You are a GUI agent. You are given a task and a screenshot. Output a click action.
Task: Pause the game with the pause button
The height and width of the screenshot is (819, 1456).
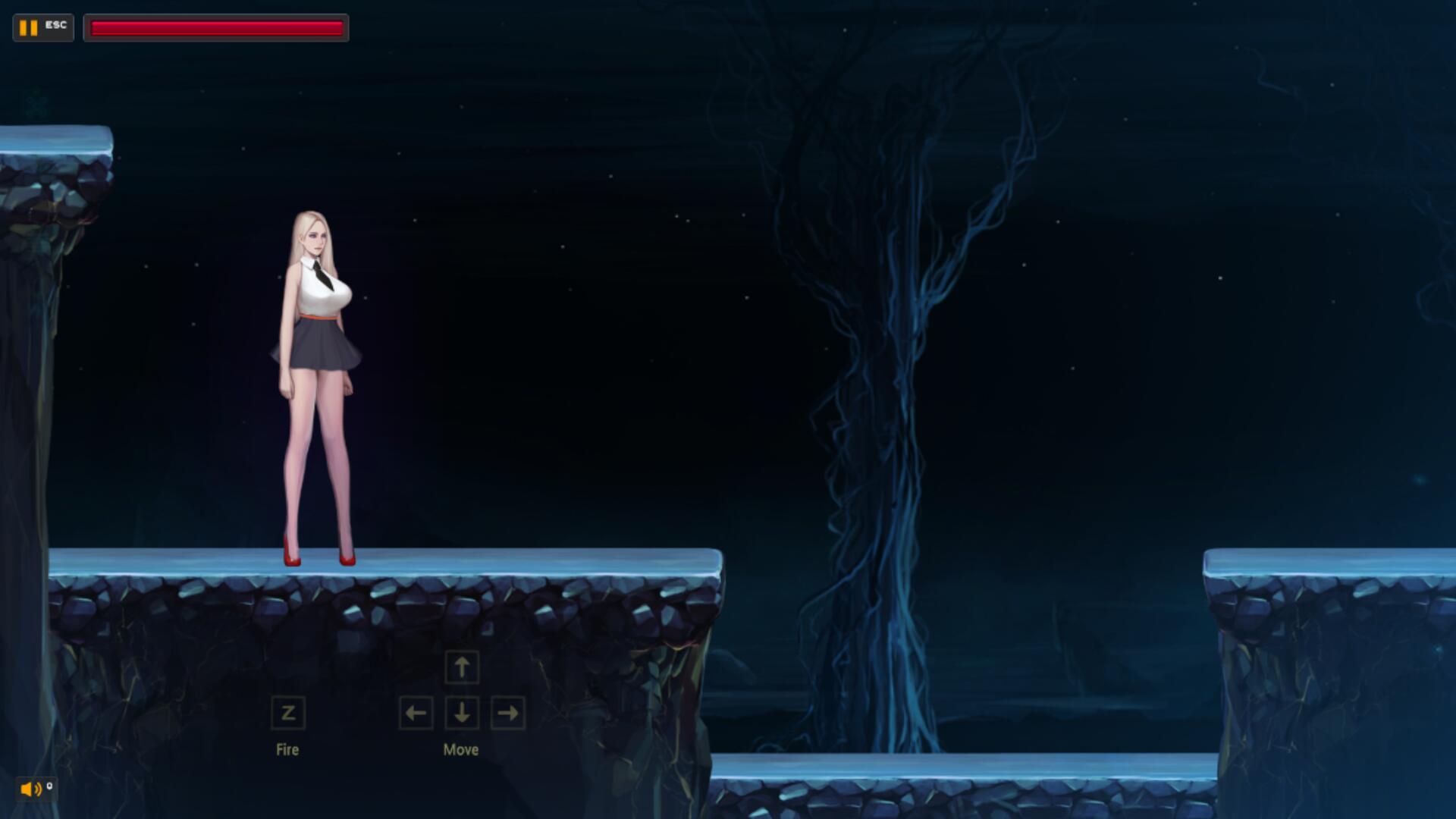tap(30, 28)
